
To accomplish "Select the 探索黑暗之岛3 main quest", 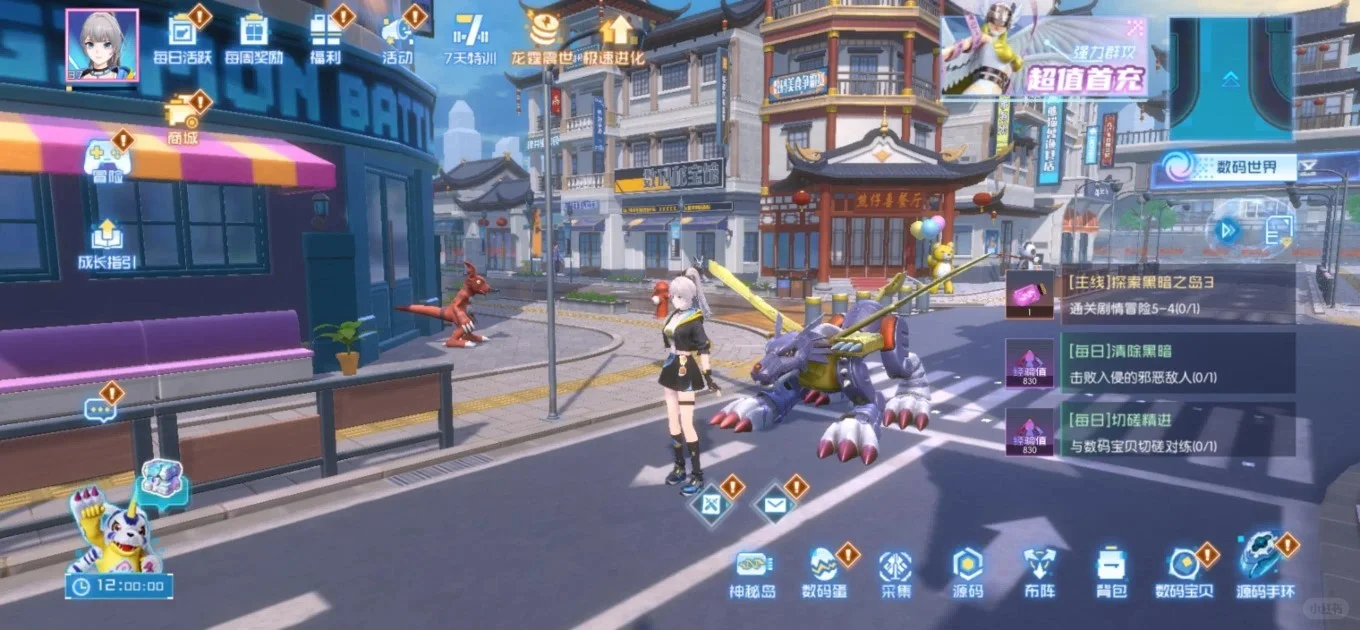I will pos(1150,294).
